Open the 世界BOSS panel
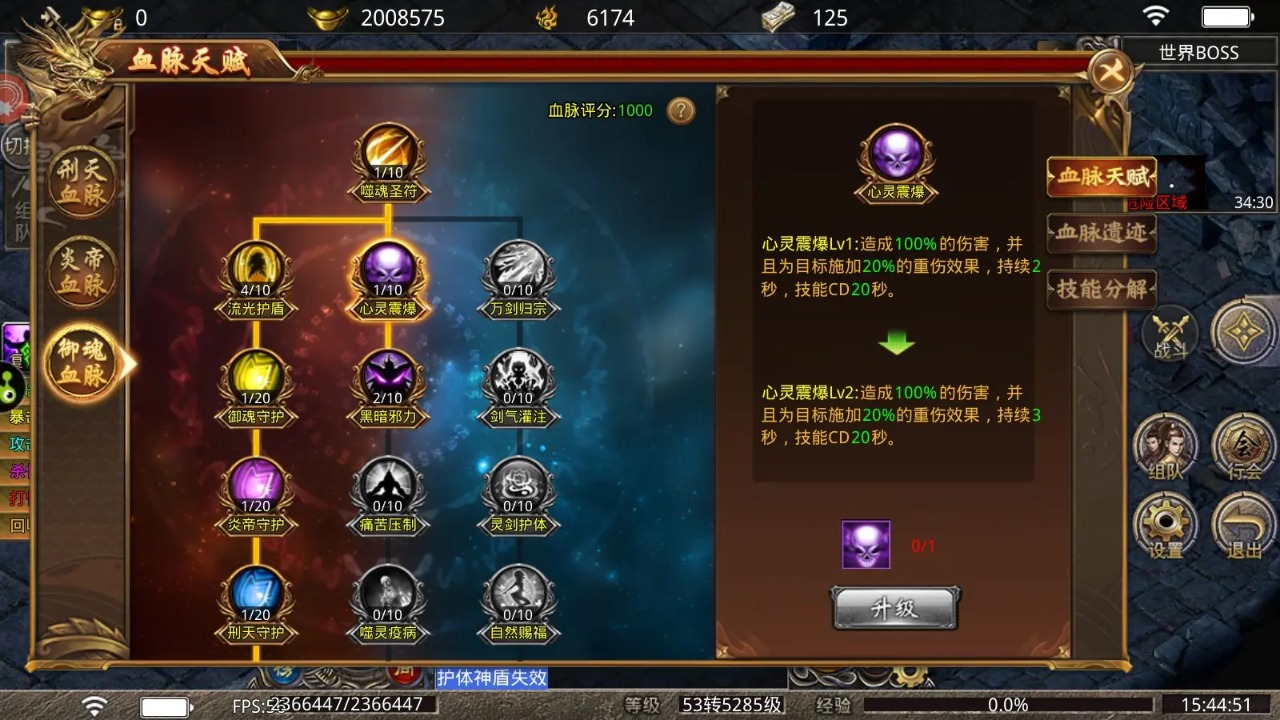The image size is (1280, 720). coord(1197,52)
